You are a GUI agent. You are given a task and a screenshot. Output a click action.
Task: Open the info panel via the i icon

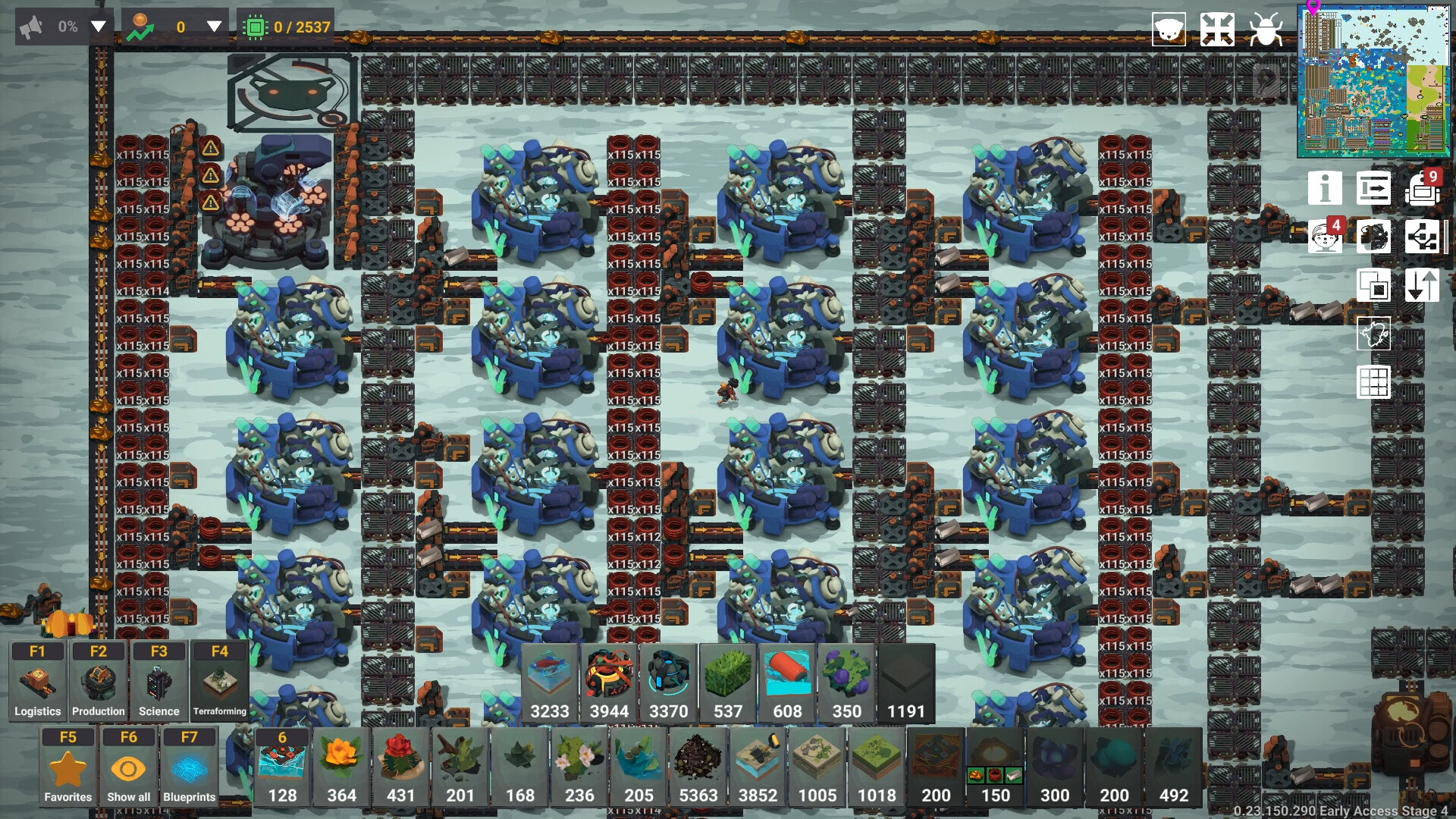pos(1326,188)
